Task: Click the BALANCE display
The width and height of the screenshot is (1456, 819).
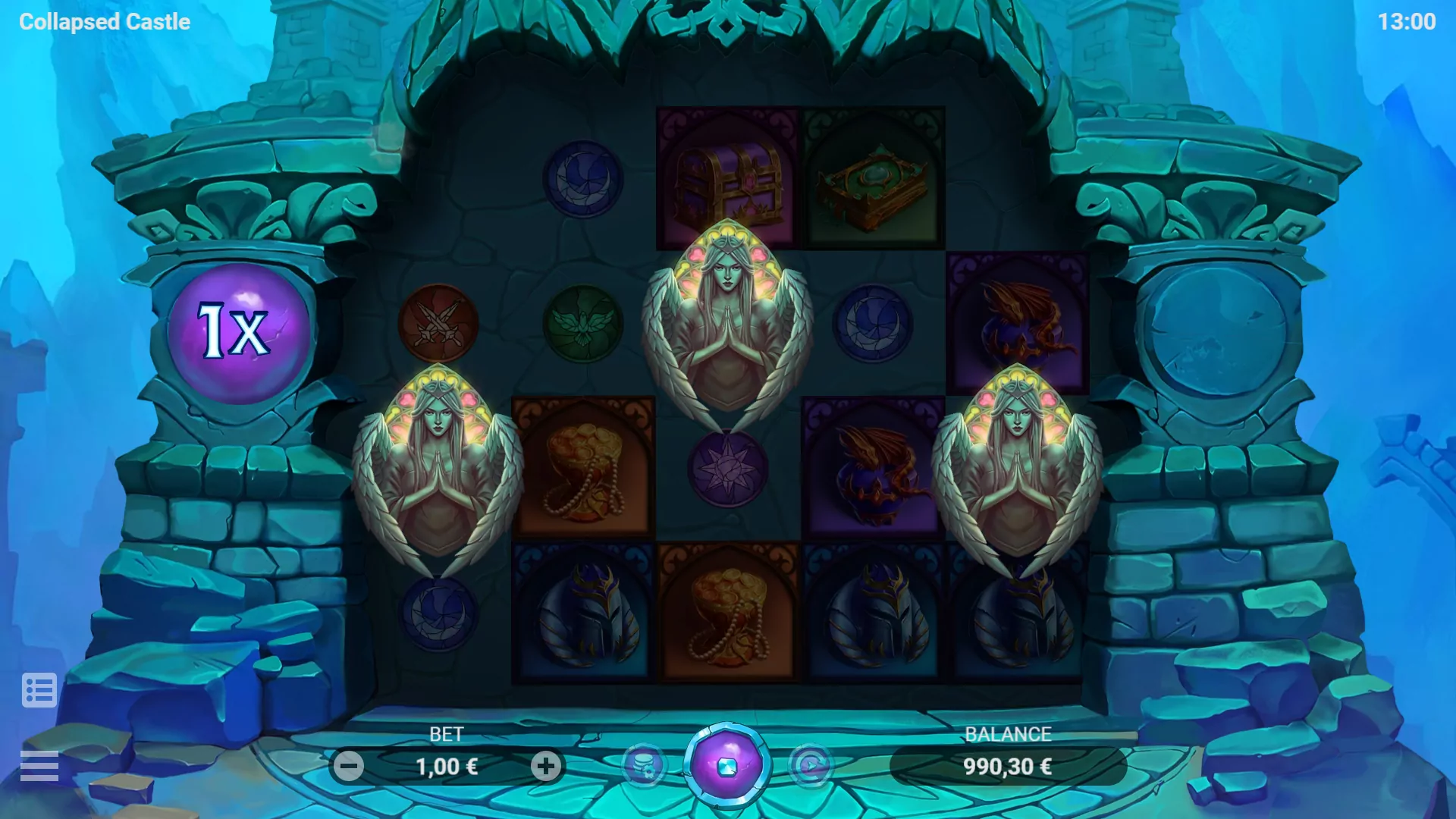Action: tap(1008, 766)
